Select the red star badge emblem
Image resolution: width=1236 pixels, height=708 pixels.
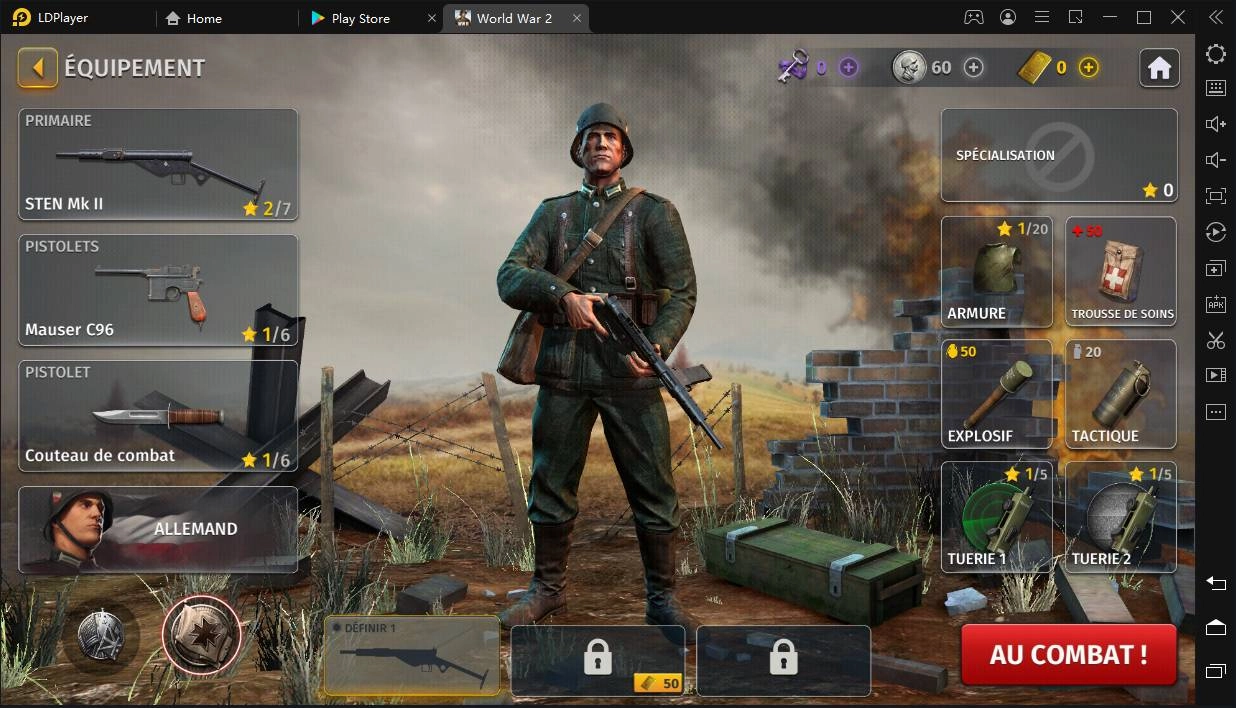tap(201, 634)
